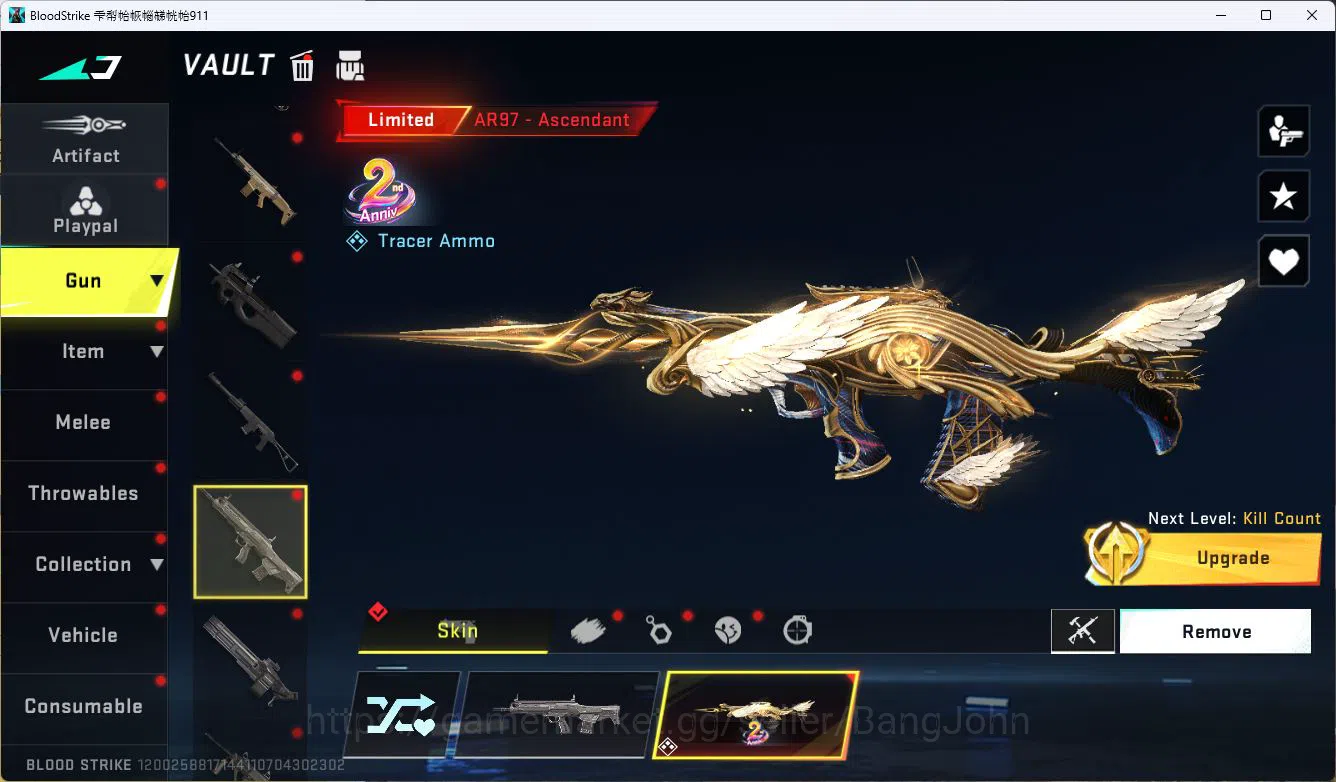Open the scope reticle customization tab
The image size is (1336, 782).
797,631
